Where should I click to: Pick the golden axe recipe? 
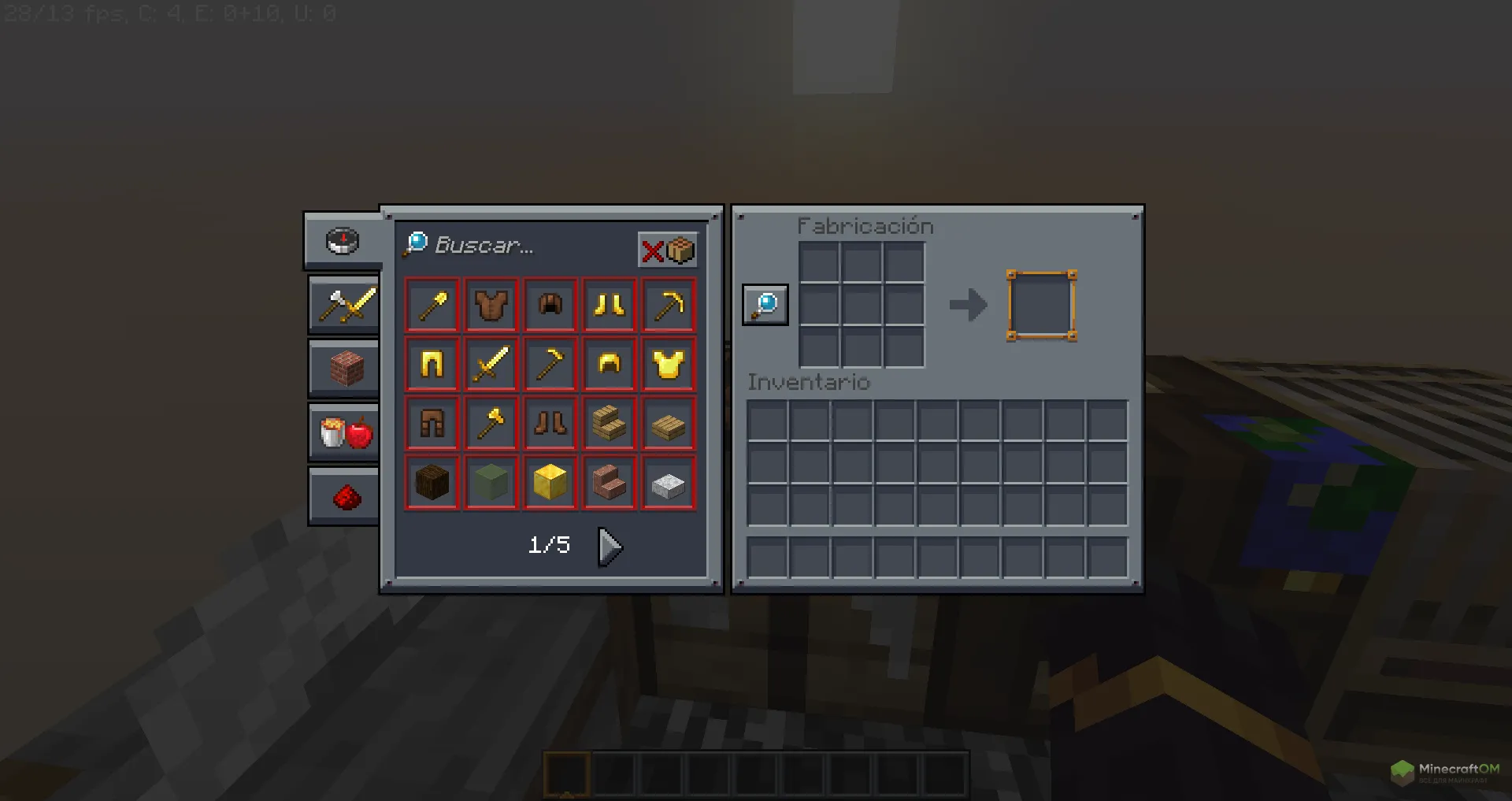pos(491,424)
